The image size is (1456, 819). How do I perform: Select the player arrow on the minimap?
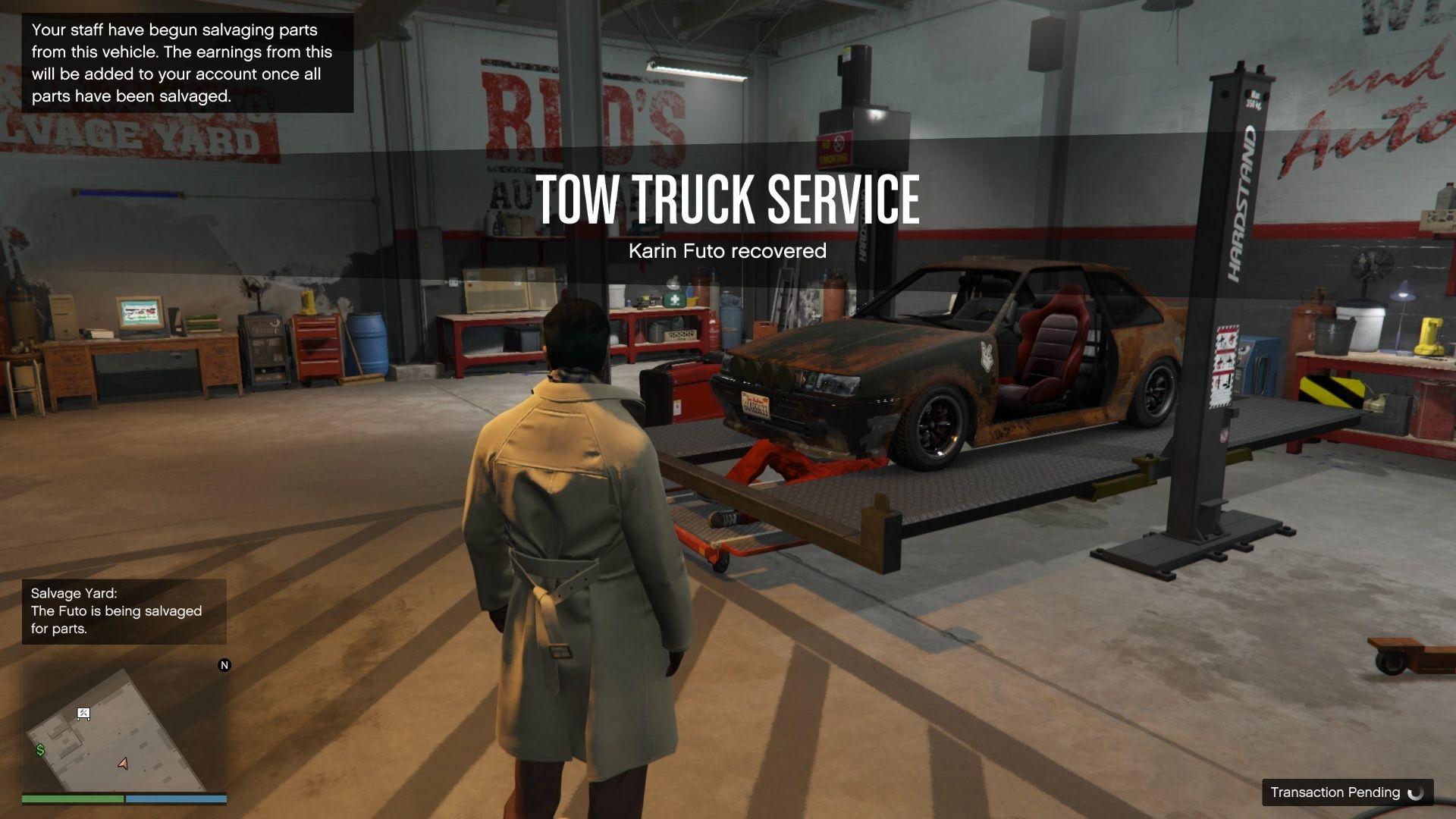(123, 764)
